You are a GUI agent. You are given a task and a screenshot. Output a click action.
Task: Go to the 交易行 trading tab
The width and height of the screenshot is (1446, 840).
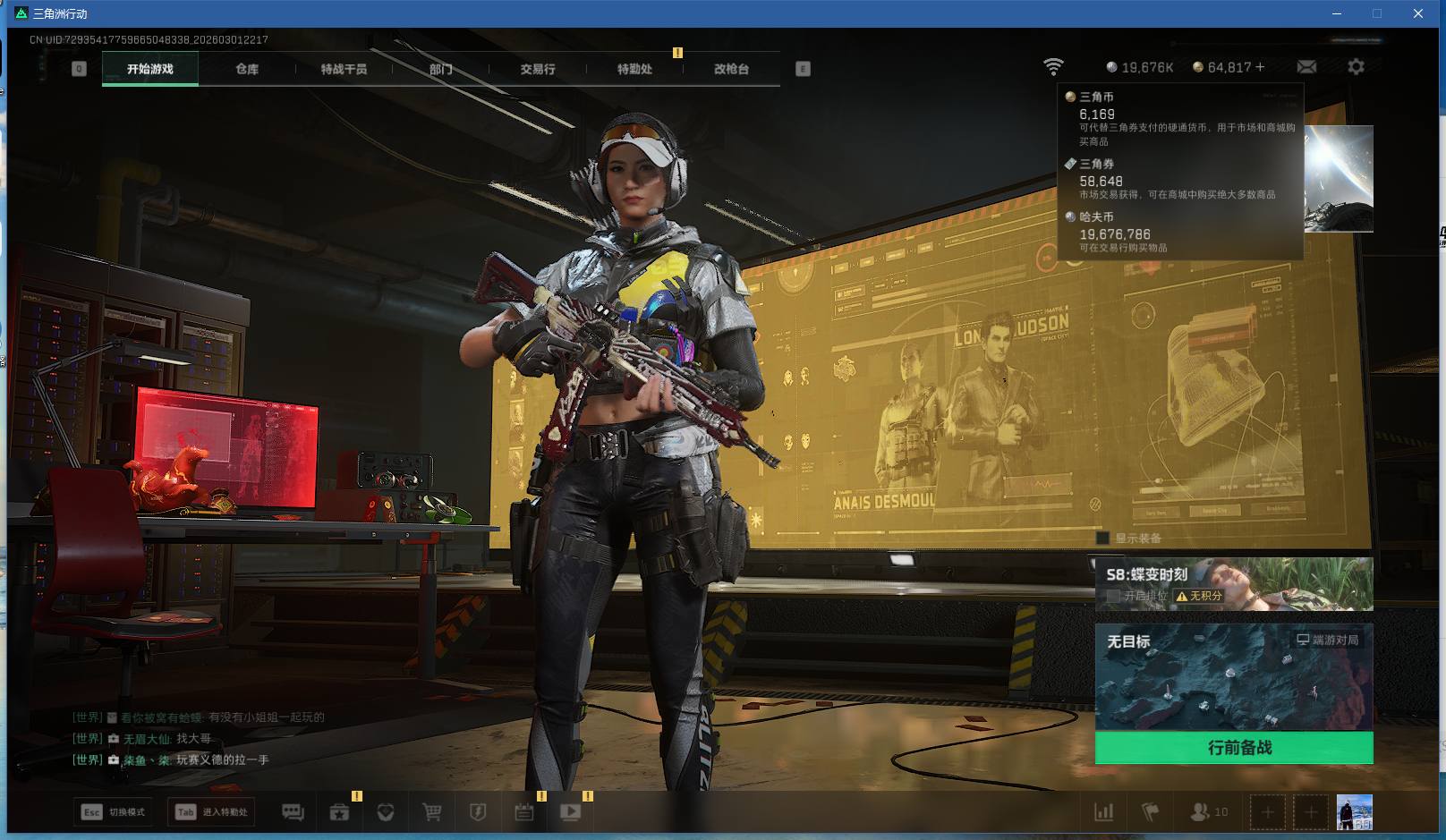[538, 69]
